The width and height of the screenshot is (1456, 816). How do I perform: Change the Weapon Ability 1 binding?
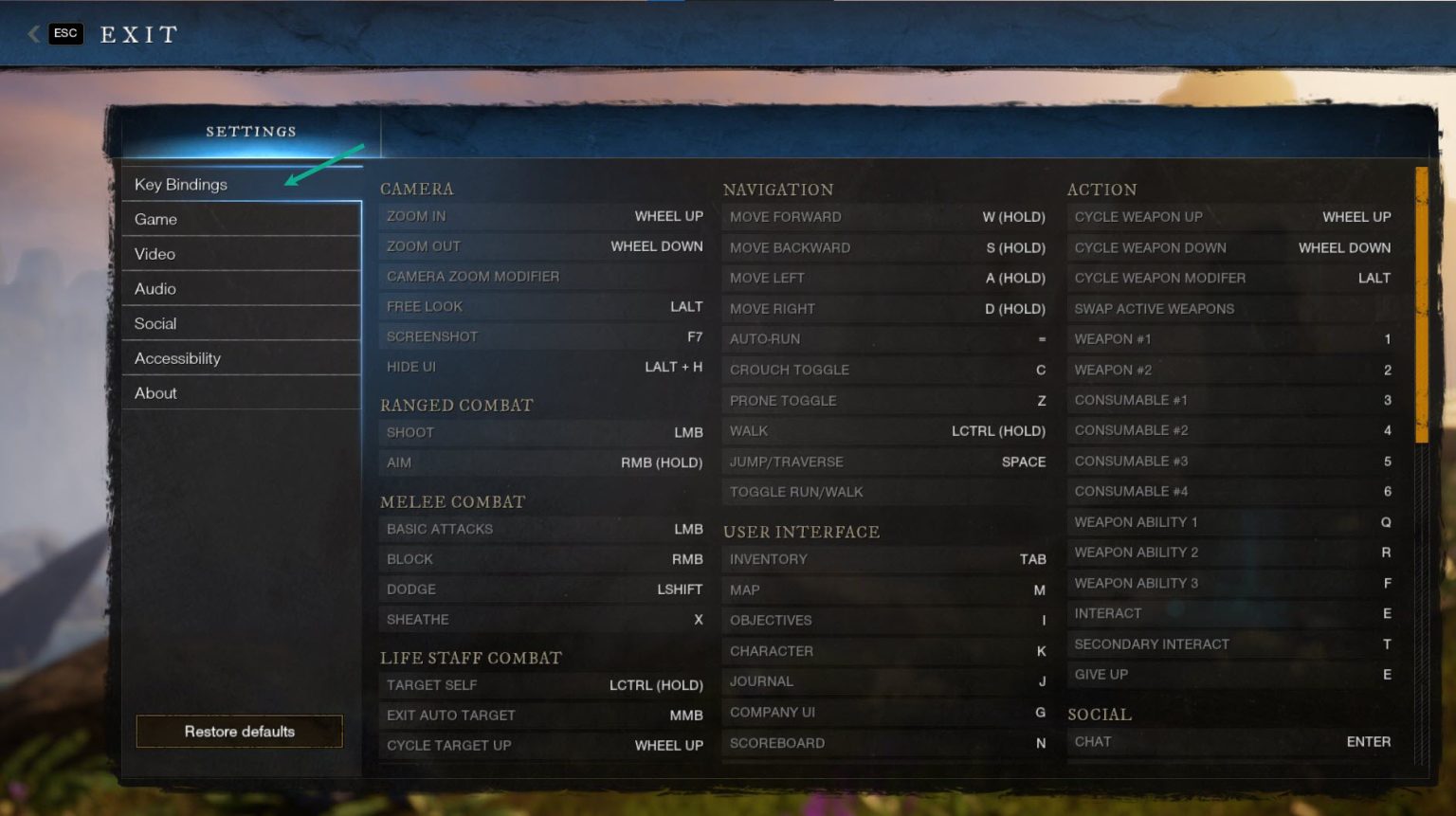click(1230, 521)
